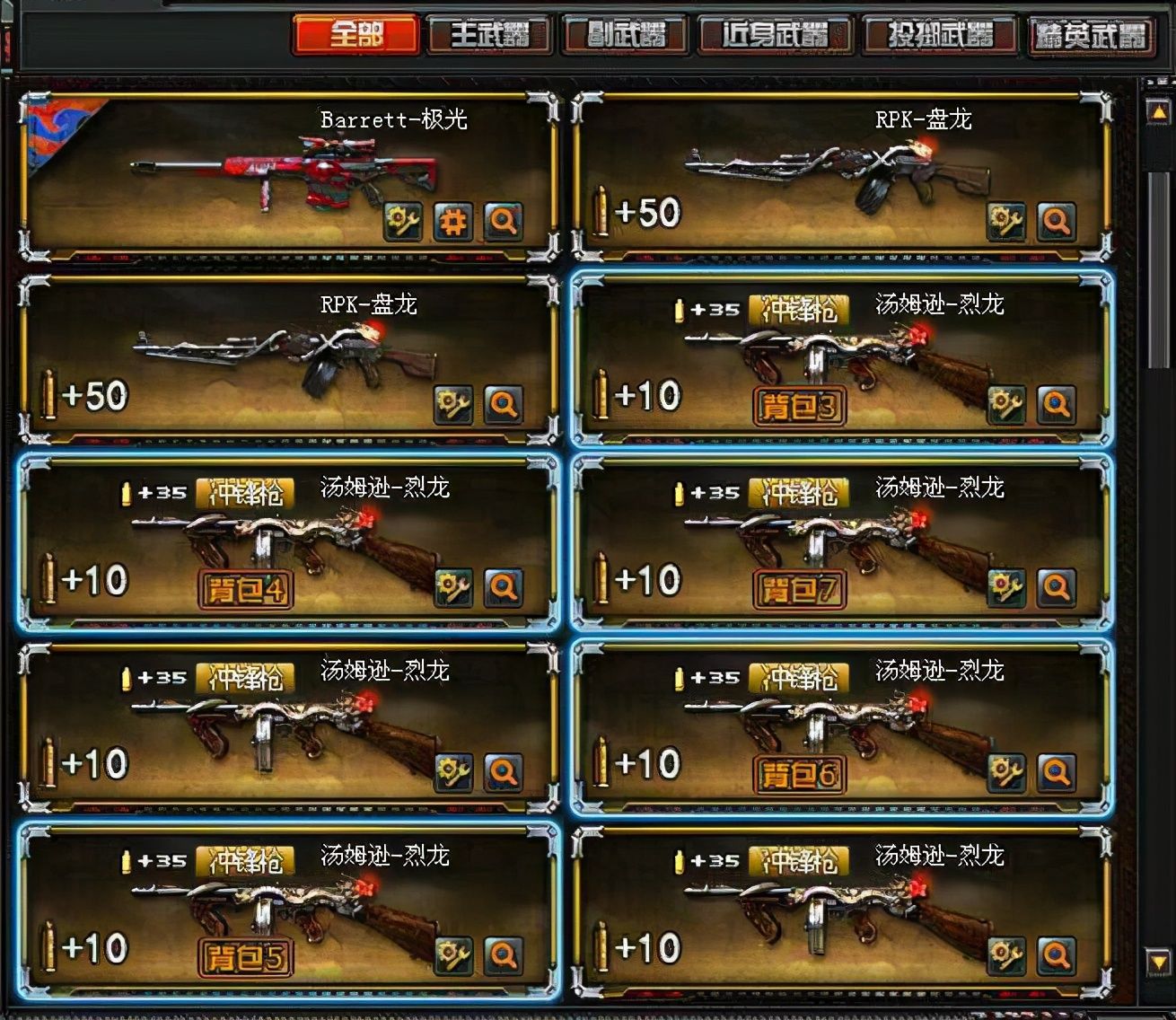This screenshot has width=1176, height=1020.
Task: Switch to the 全部 tab
Action: click(x=355, y=35)
